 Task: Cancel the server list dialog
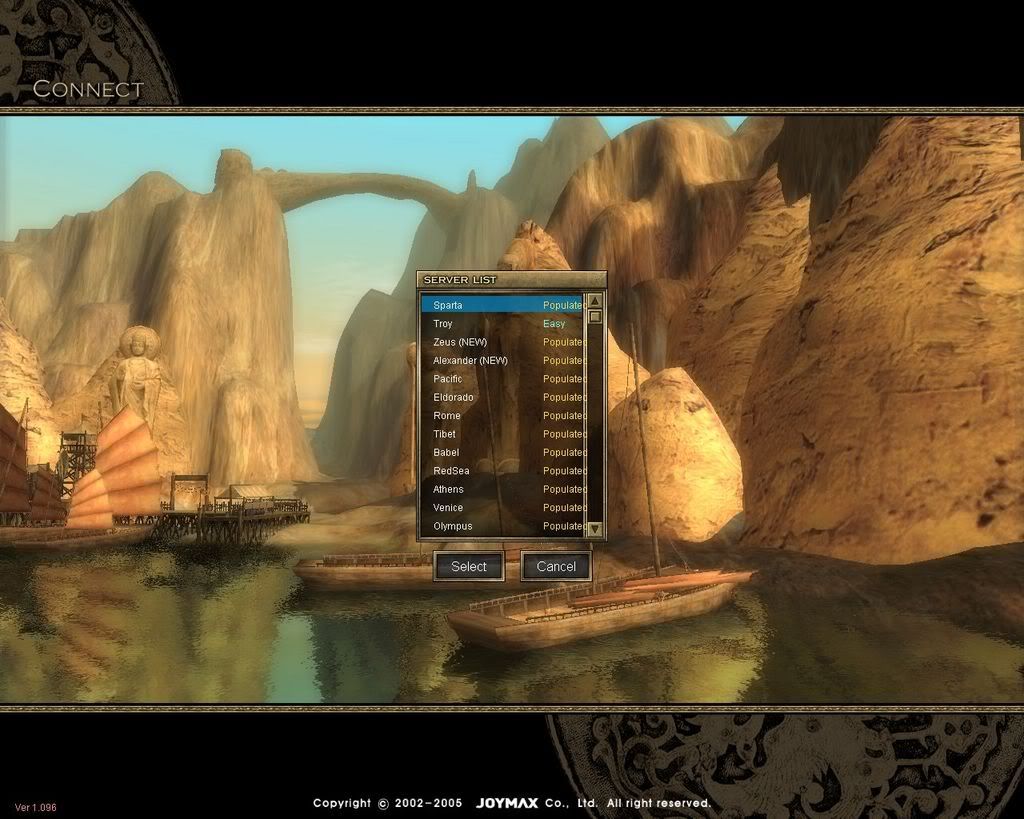556,566
